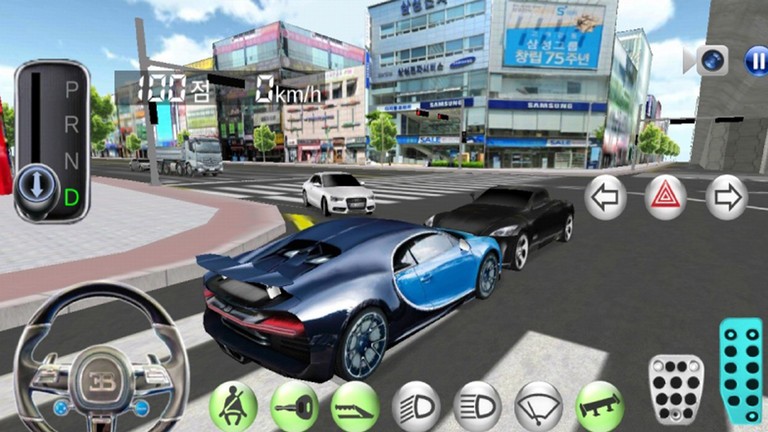Toggle the low beam headlights
768x432 pixels.
pos(416,406)
